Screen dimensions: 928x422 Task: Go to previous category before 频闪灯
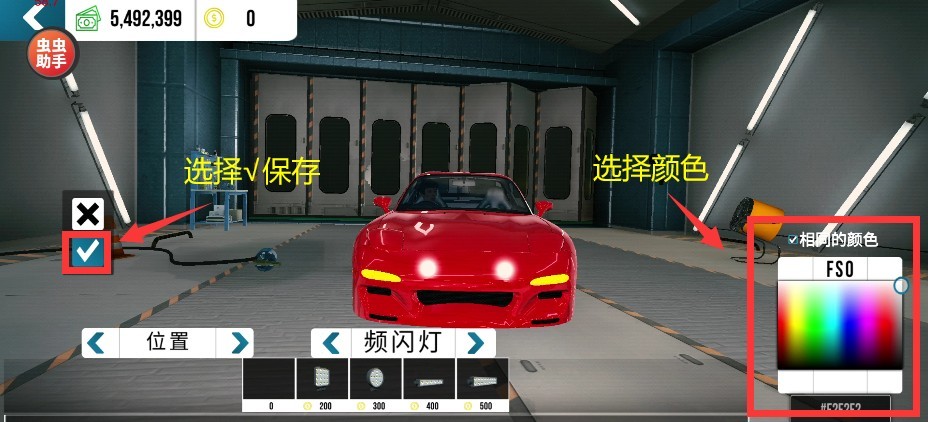tap(327, 343)
